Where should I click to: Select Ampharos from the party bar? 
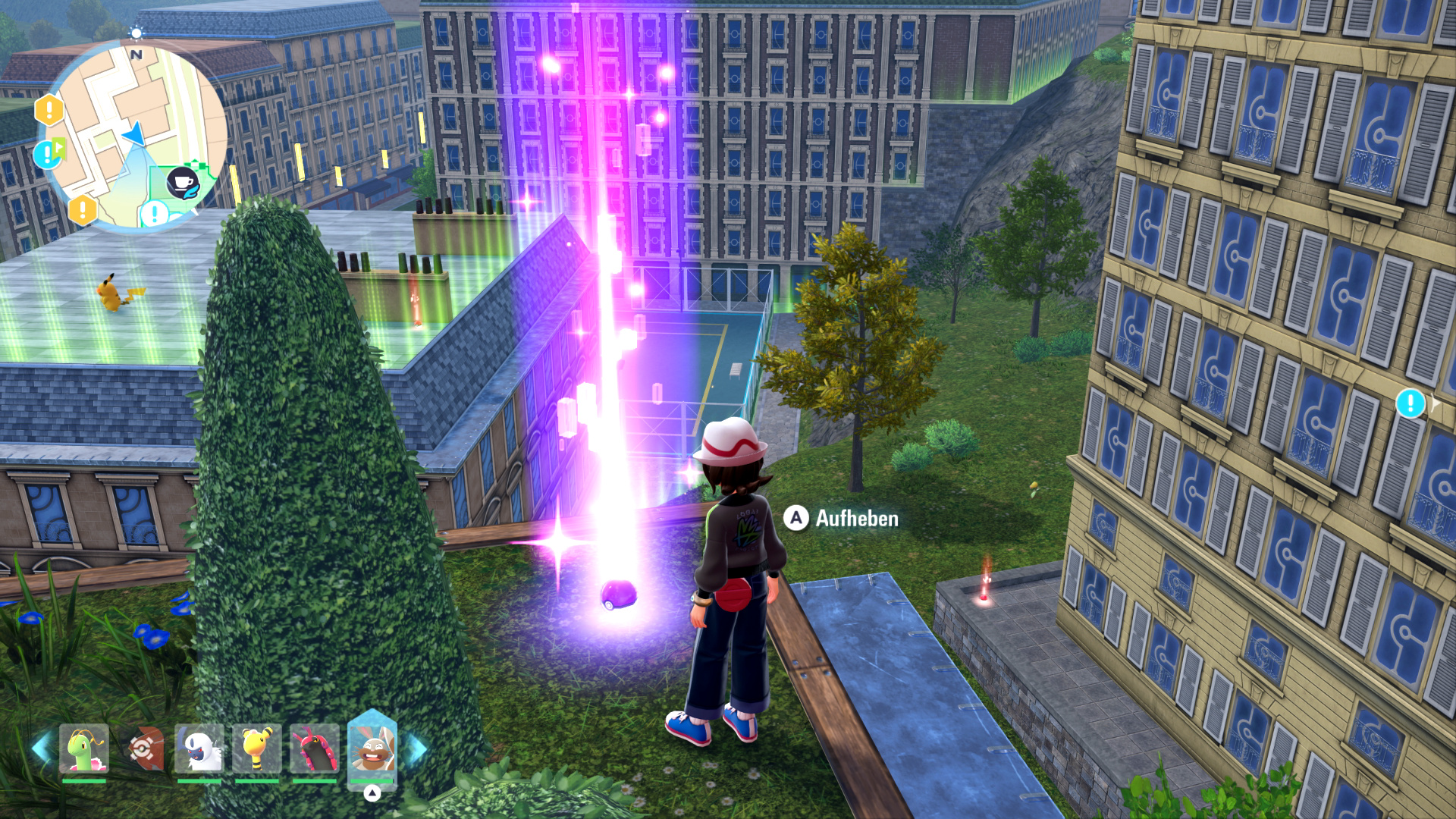pyautogui.click(x=257, y=749)
